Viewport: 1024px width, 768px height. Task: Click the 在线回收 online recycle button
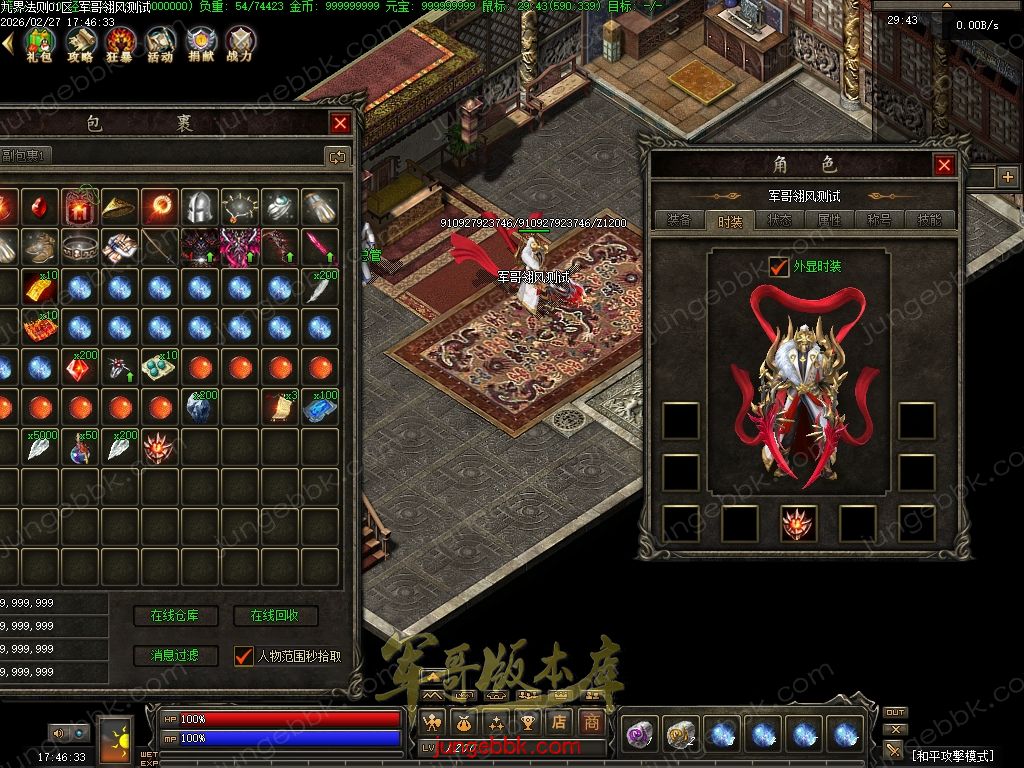(275, 616)
